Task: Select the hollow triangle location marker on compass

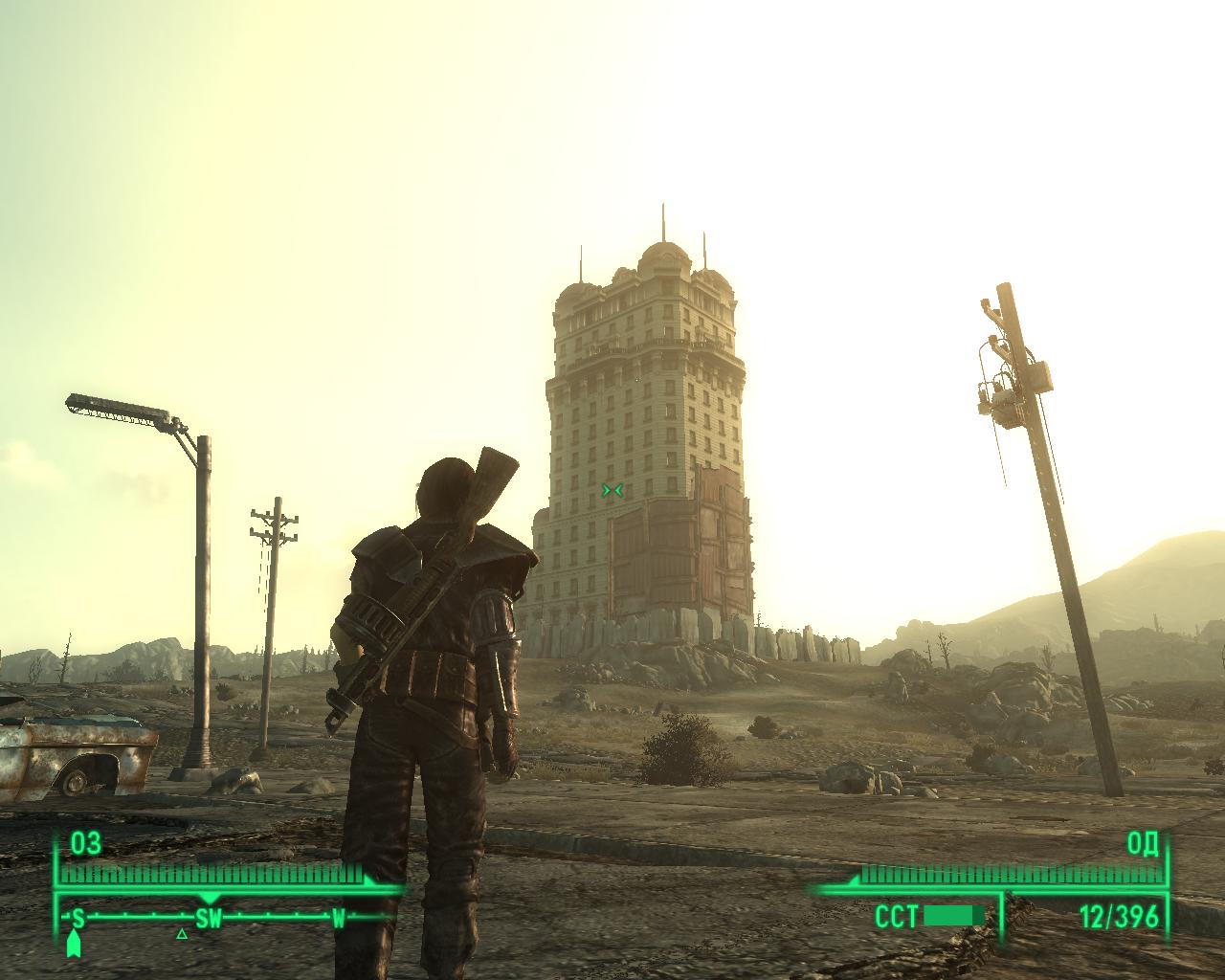Action: point(182,933)
